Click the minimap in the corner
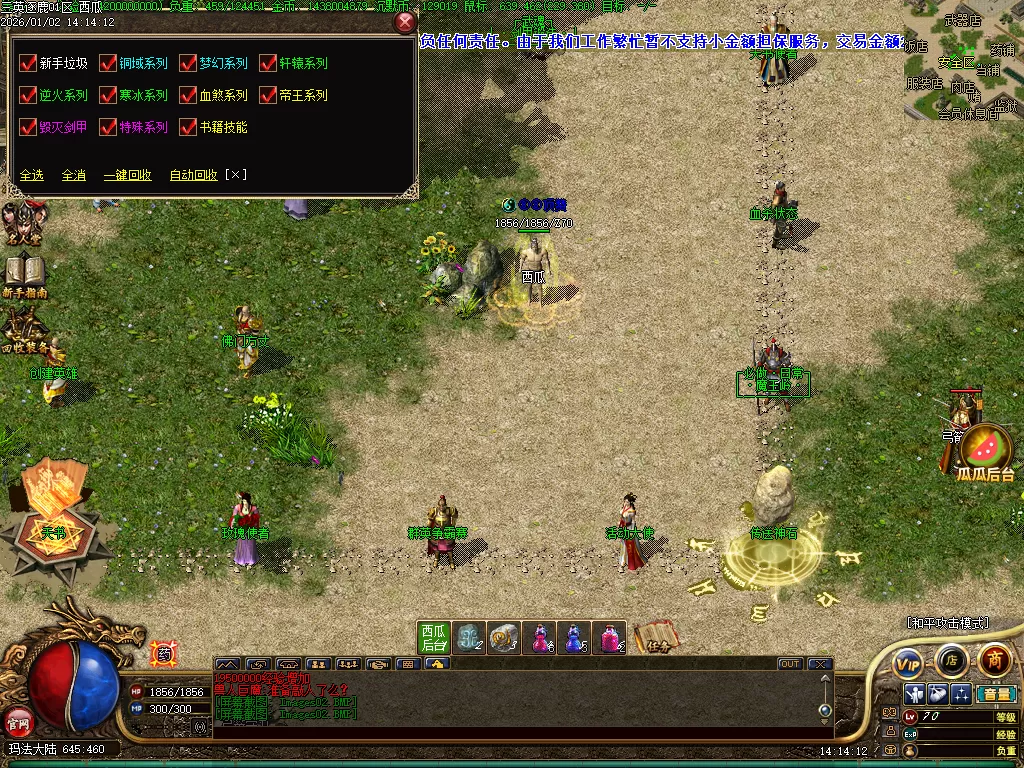This screenshot has height=768, width=1024. 963,60
